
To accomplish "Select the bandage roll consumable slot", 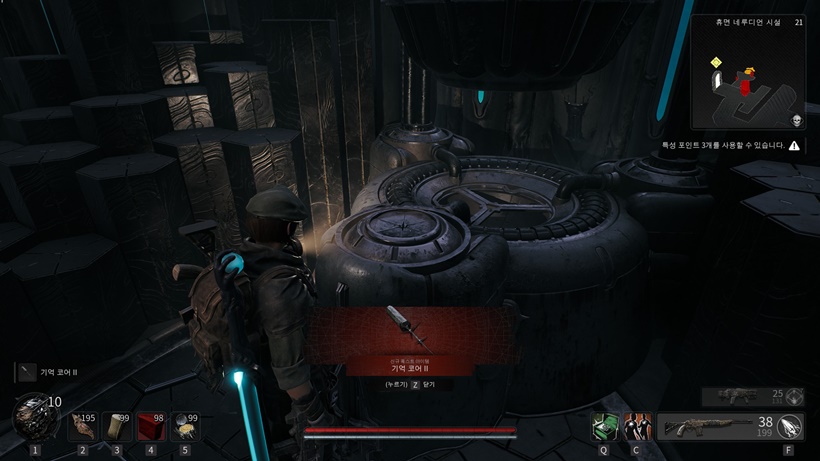I will [x=117, y=426].
